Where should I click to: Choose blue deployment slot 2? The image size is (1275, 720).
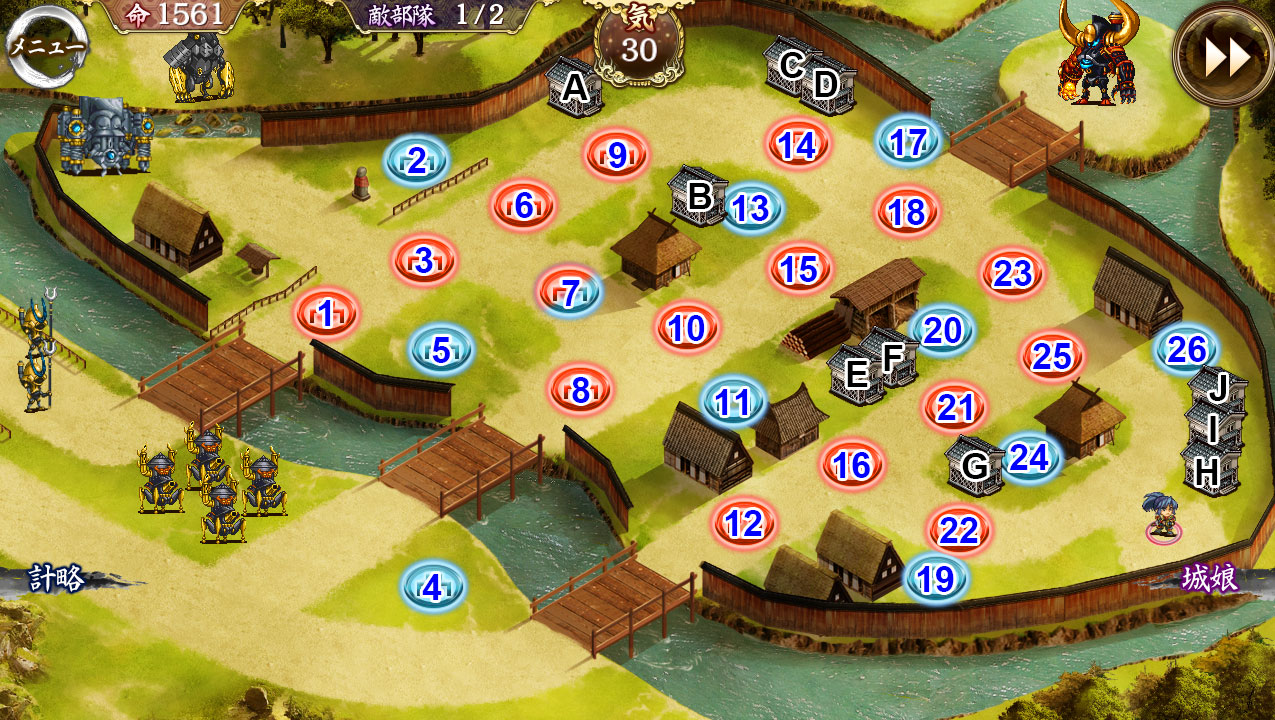click(x=416, y=160)
